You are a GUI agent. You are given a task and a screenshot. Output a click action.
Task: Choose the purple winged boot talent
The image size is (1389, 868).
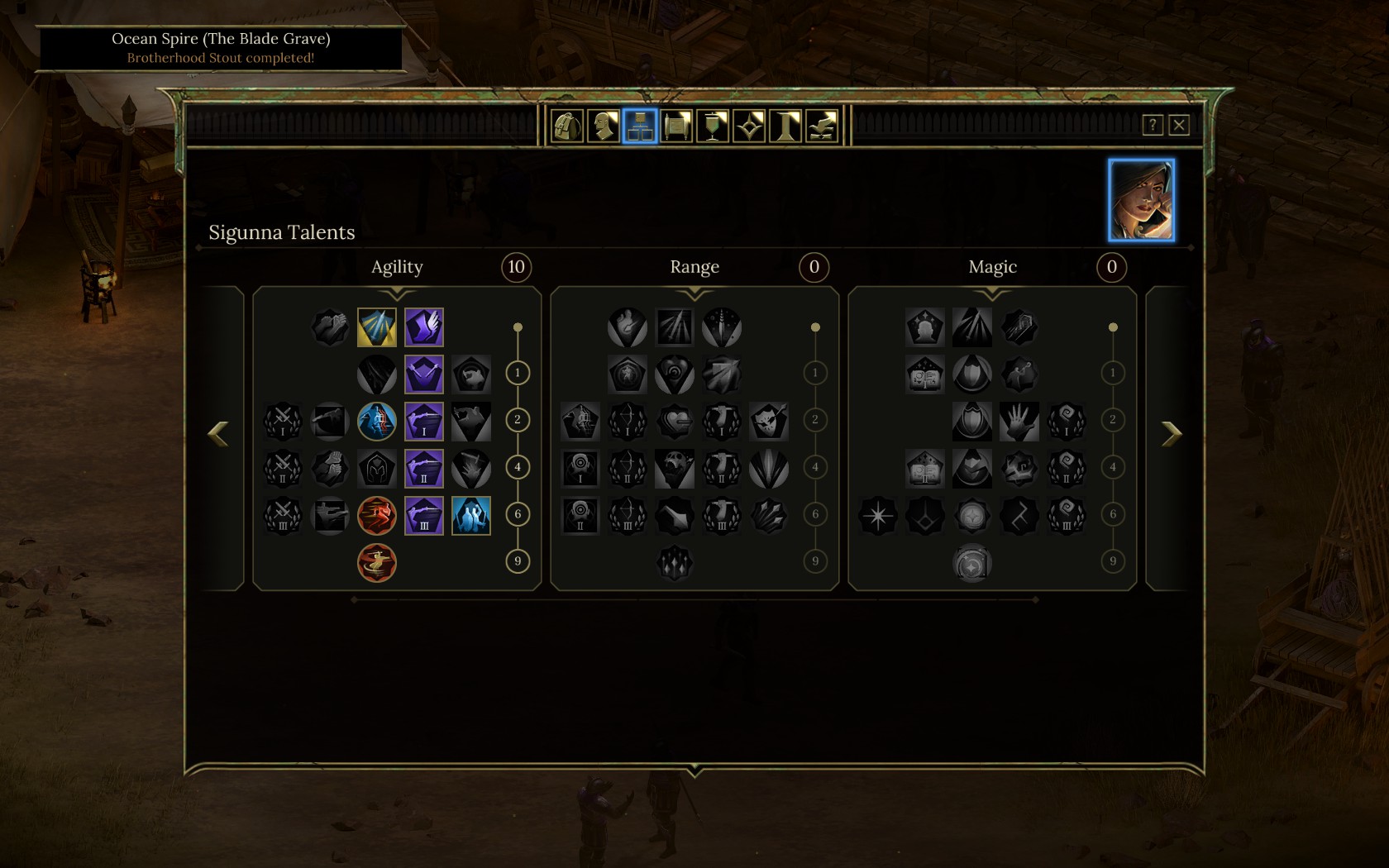click(424, 327)
